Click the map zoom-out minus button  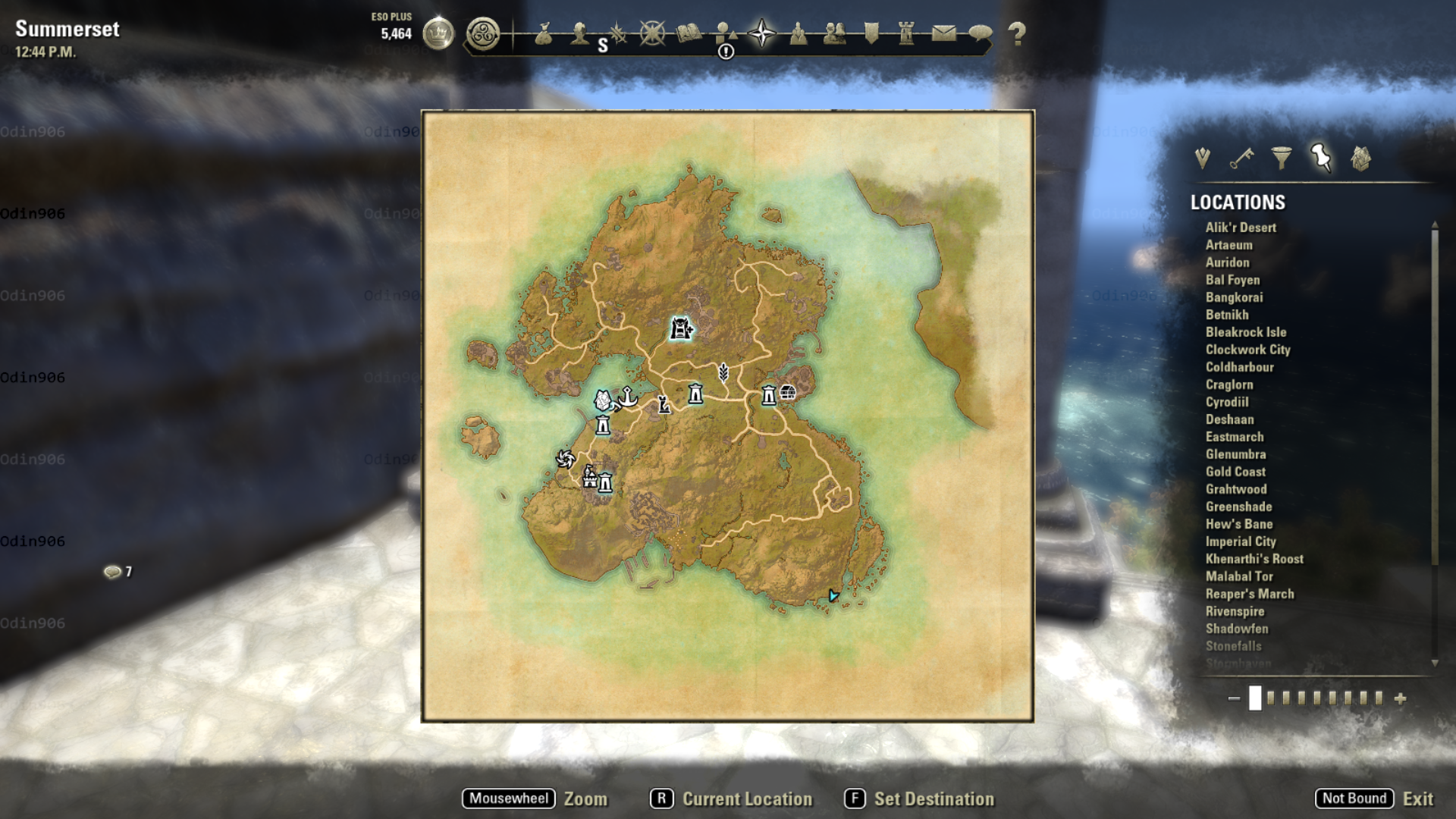coord(1234,698)
